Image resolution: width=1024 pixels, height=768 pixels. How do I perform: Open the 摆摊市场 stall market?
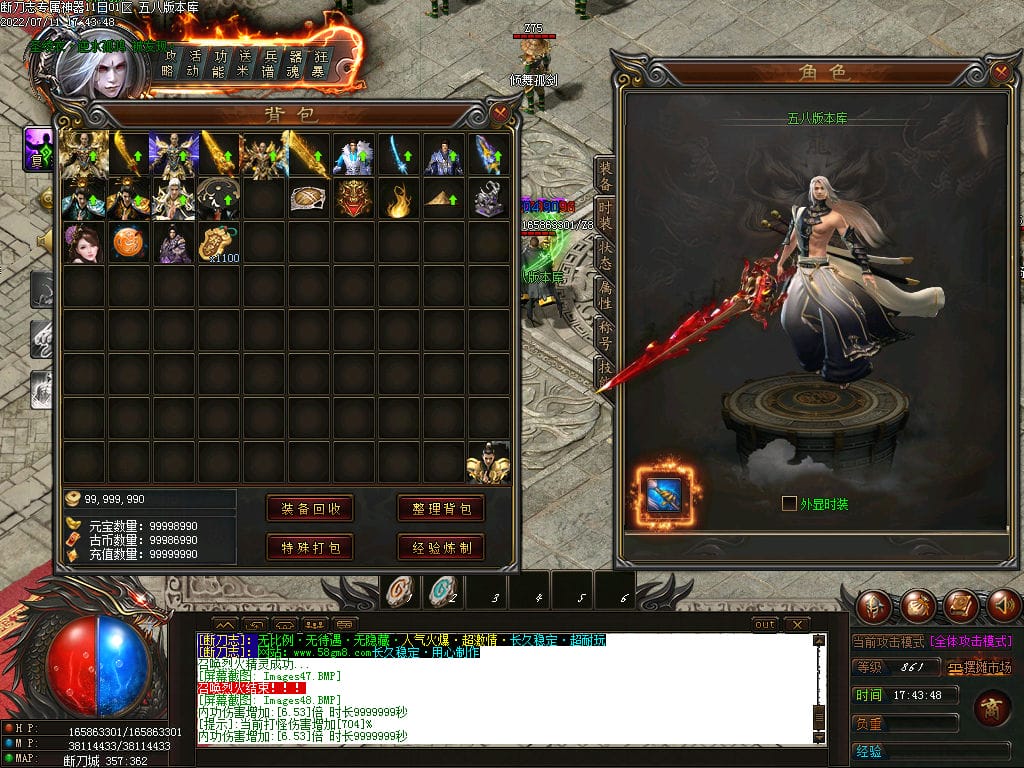tap(980, 667)
